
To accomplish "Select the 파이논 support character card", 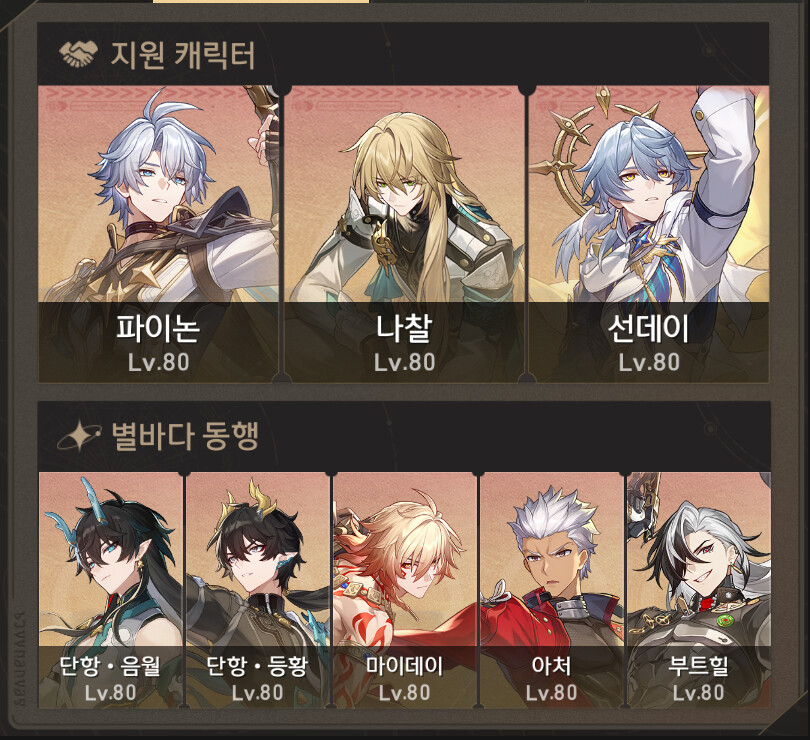I will click(x=158, y=233).
